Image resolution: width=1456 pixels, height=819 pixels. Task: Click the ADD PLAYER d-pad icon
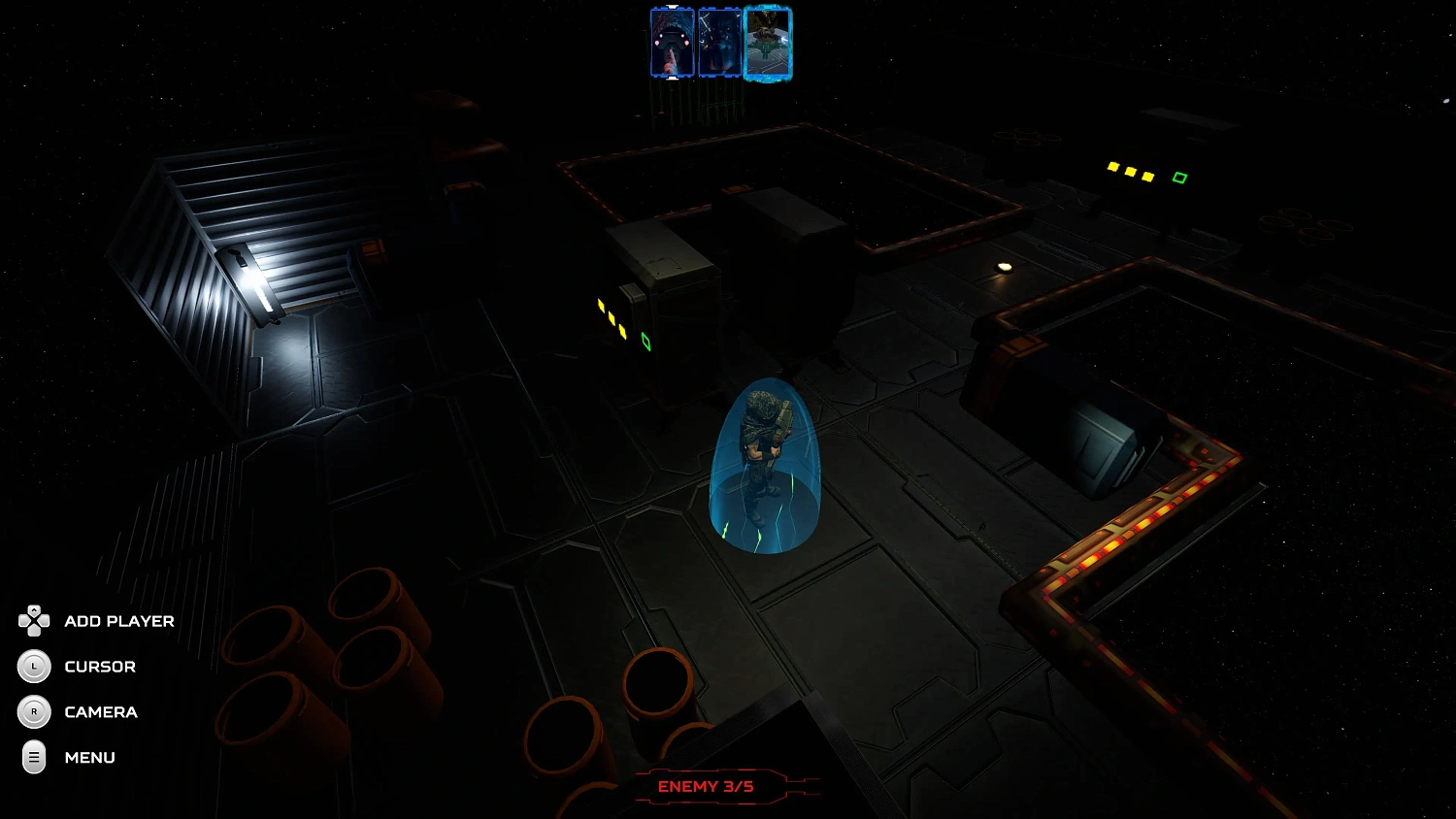(x=34, y=621)
